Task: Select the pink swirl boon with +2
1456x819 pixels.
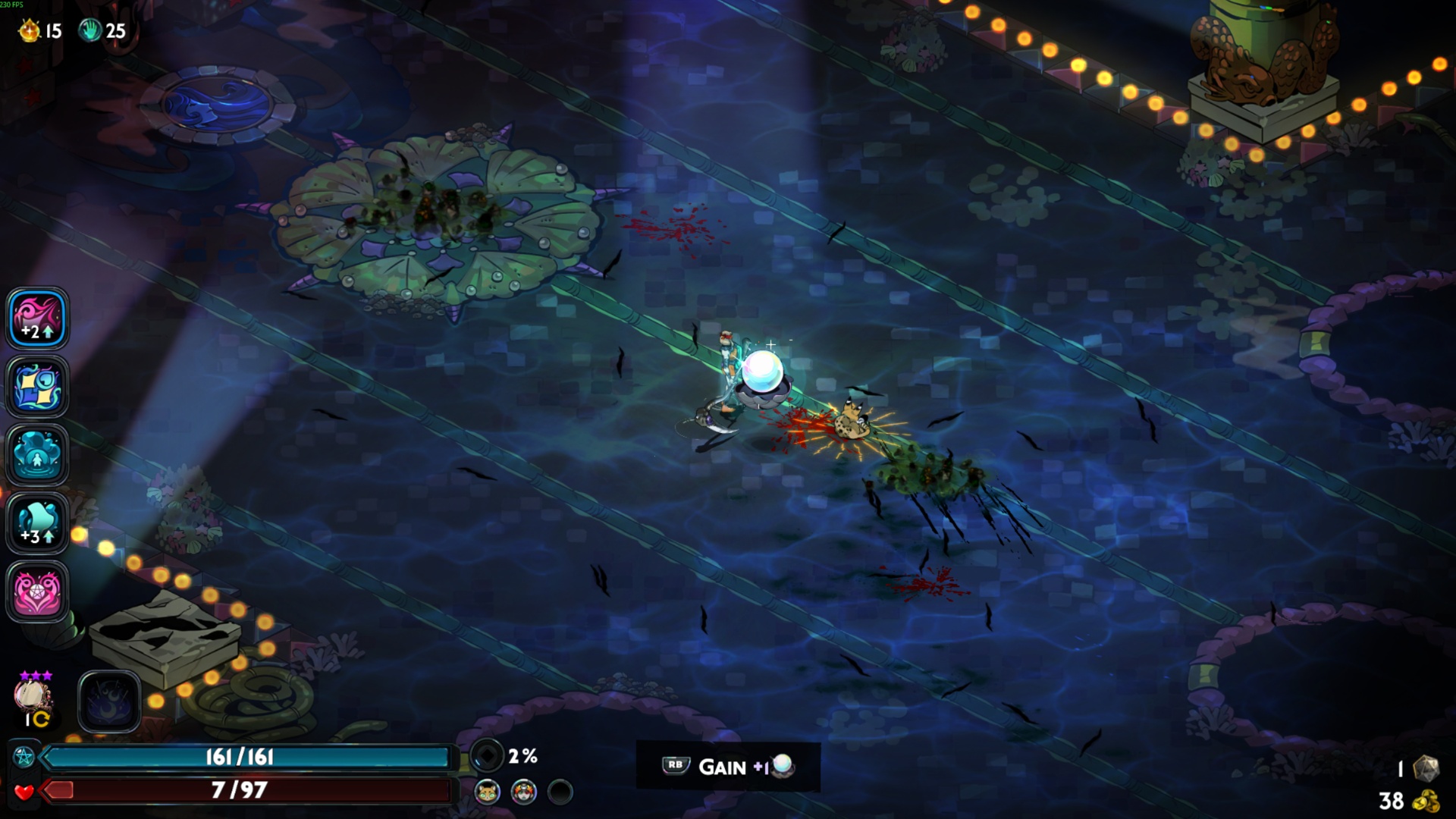Action: click(37, 318)
